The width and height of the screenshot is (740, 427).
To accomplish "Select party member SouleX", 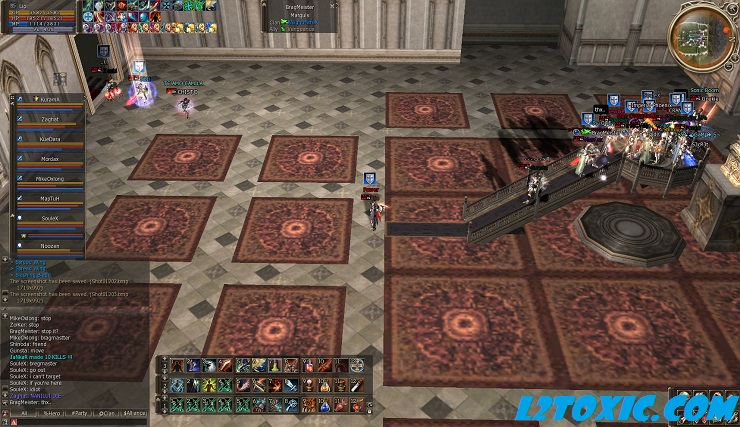I will tap(49, 218).
